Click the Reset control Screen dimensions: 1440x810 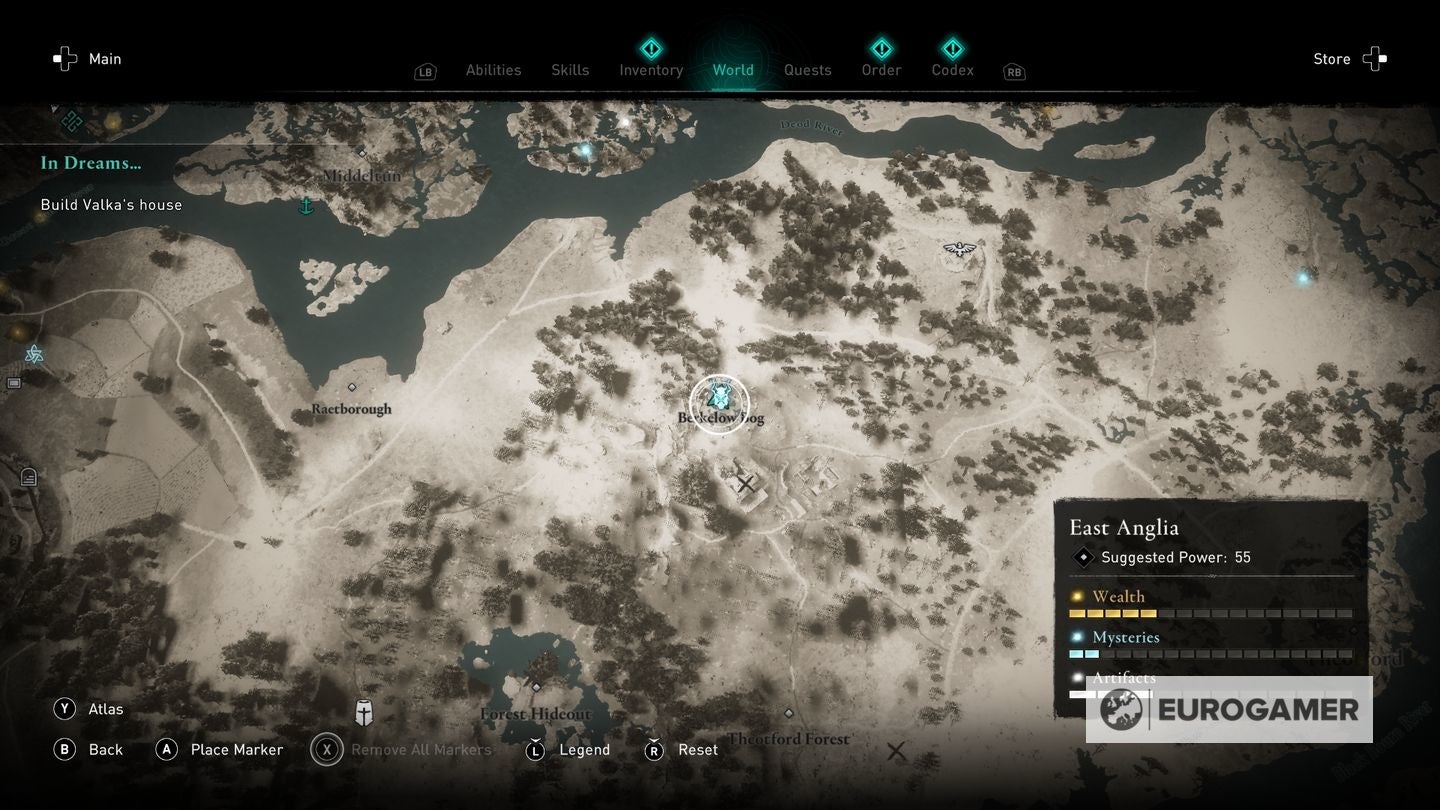(x=697, y=749)
